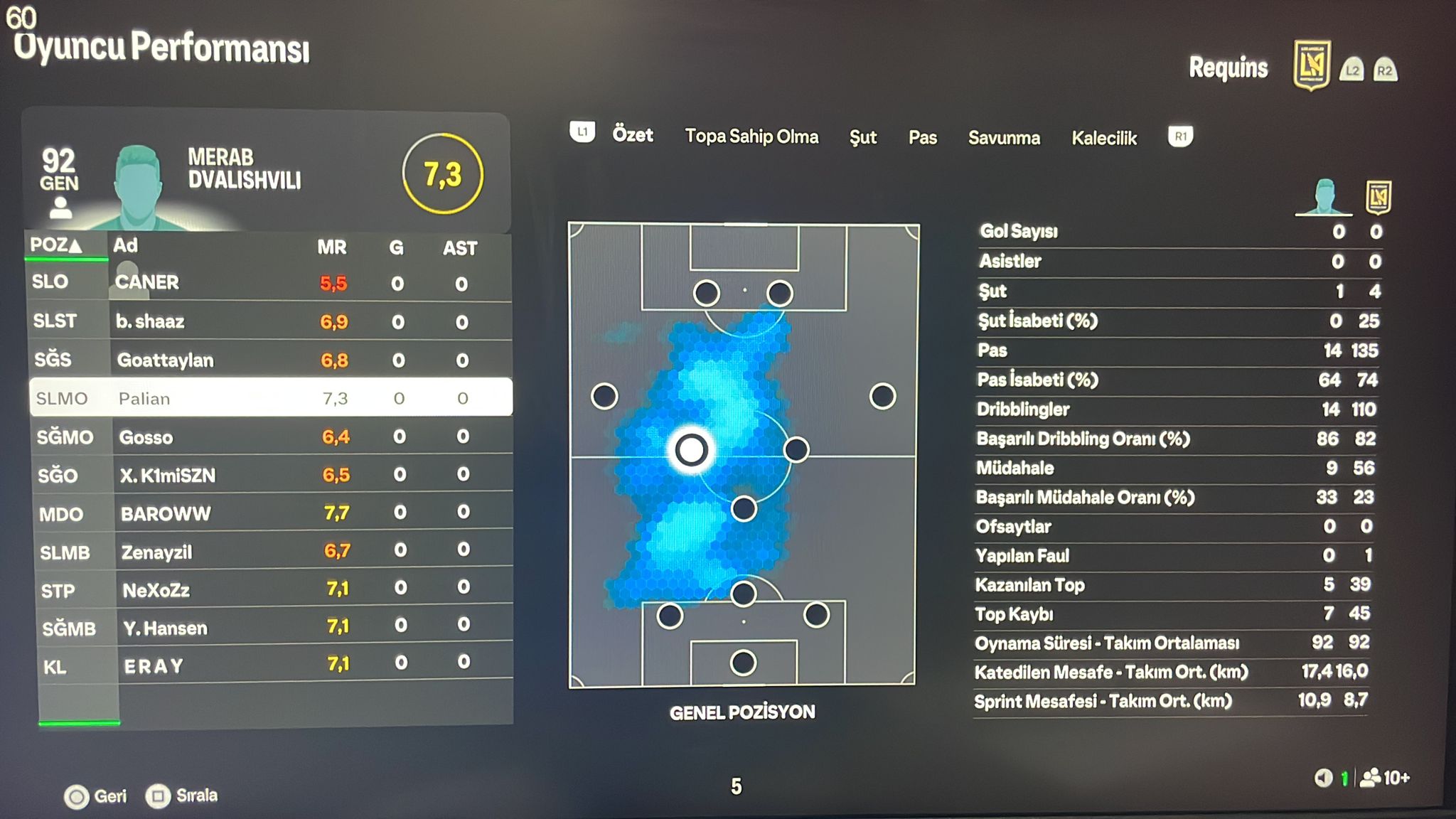Sort players by the MR column header
The width and height of the screenshot is (1456, 819).
tap(331, 247)
